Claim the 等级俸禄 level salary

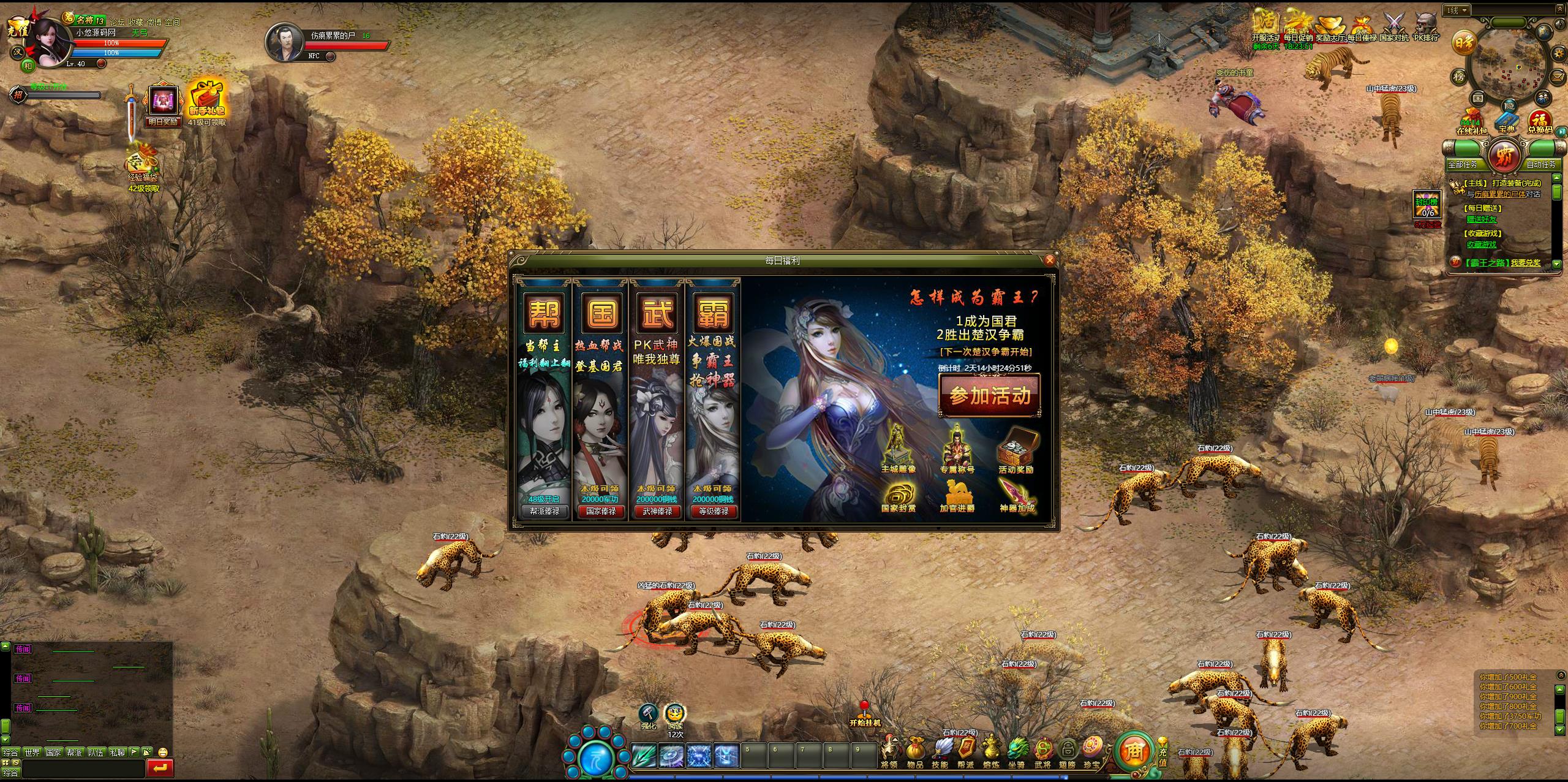pyautogui.click(x=714, y=511)
